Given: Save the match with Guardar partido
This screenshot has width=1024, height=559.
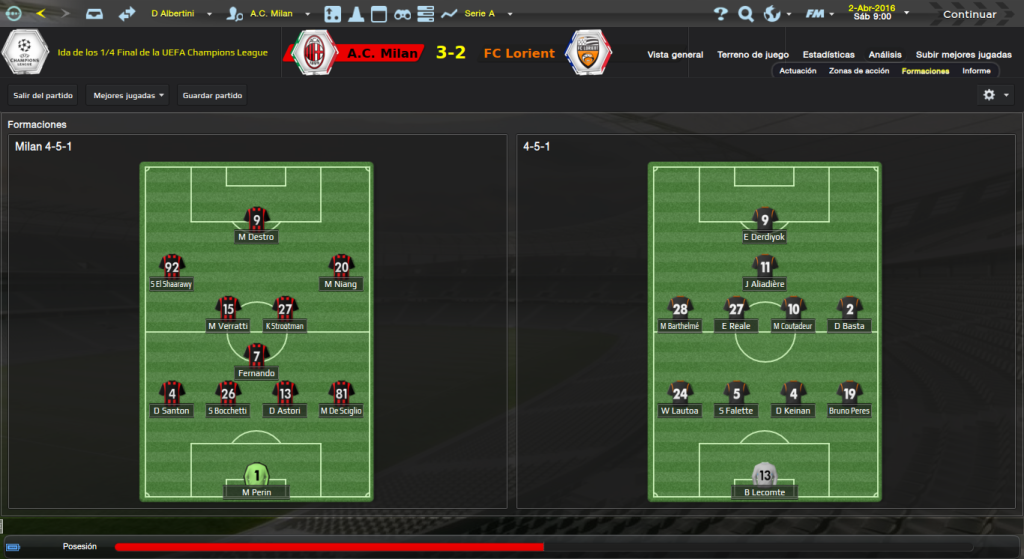Looking at the screenshot, I should 212,95.
